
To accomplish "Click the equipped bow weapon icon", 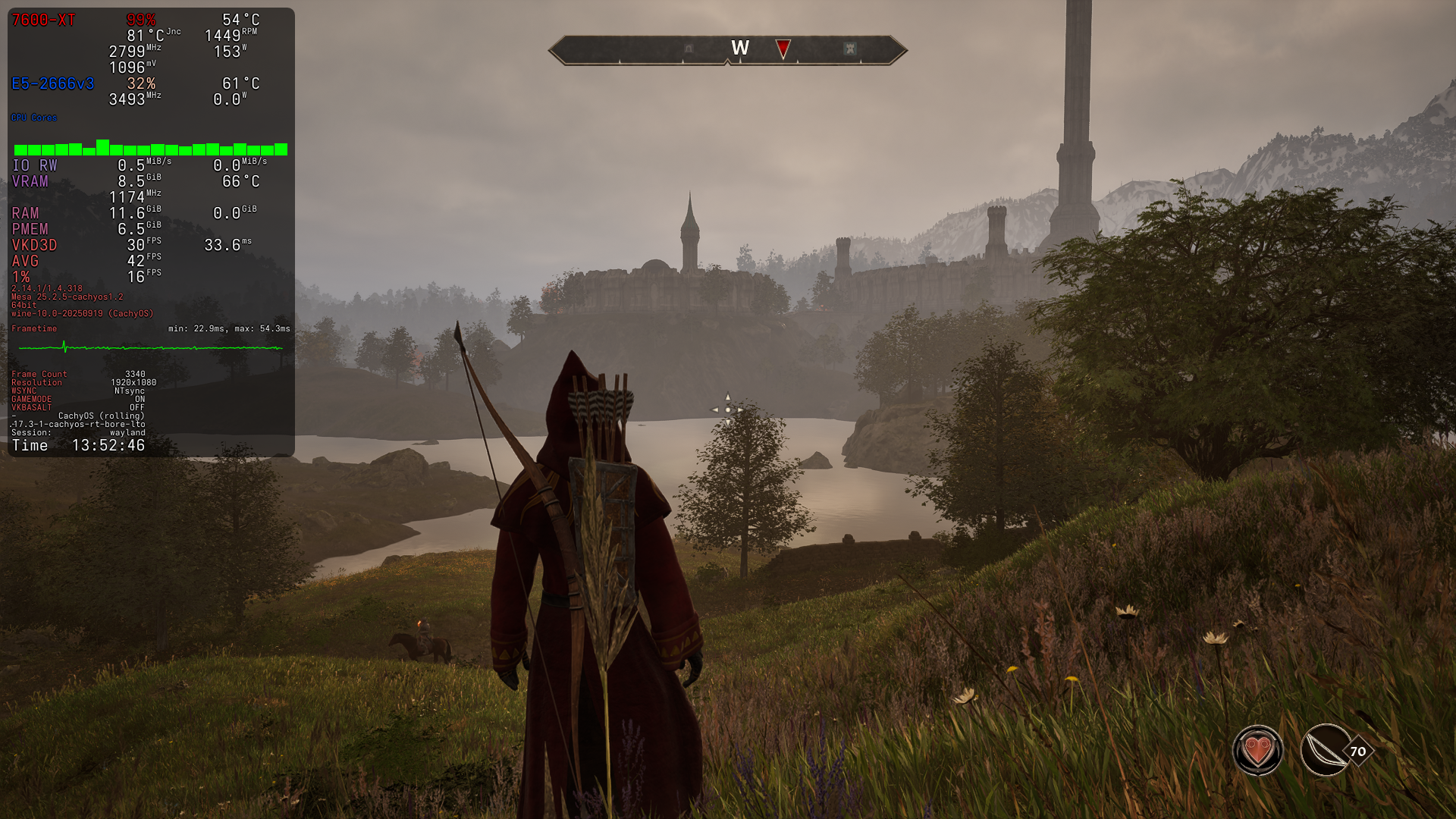I will (x=1325, y=751).
